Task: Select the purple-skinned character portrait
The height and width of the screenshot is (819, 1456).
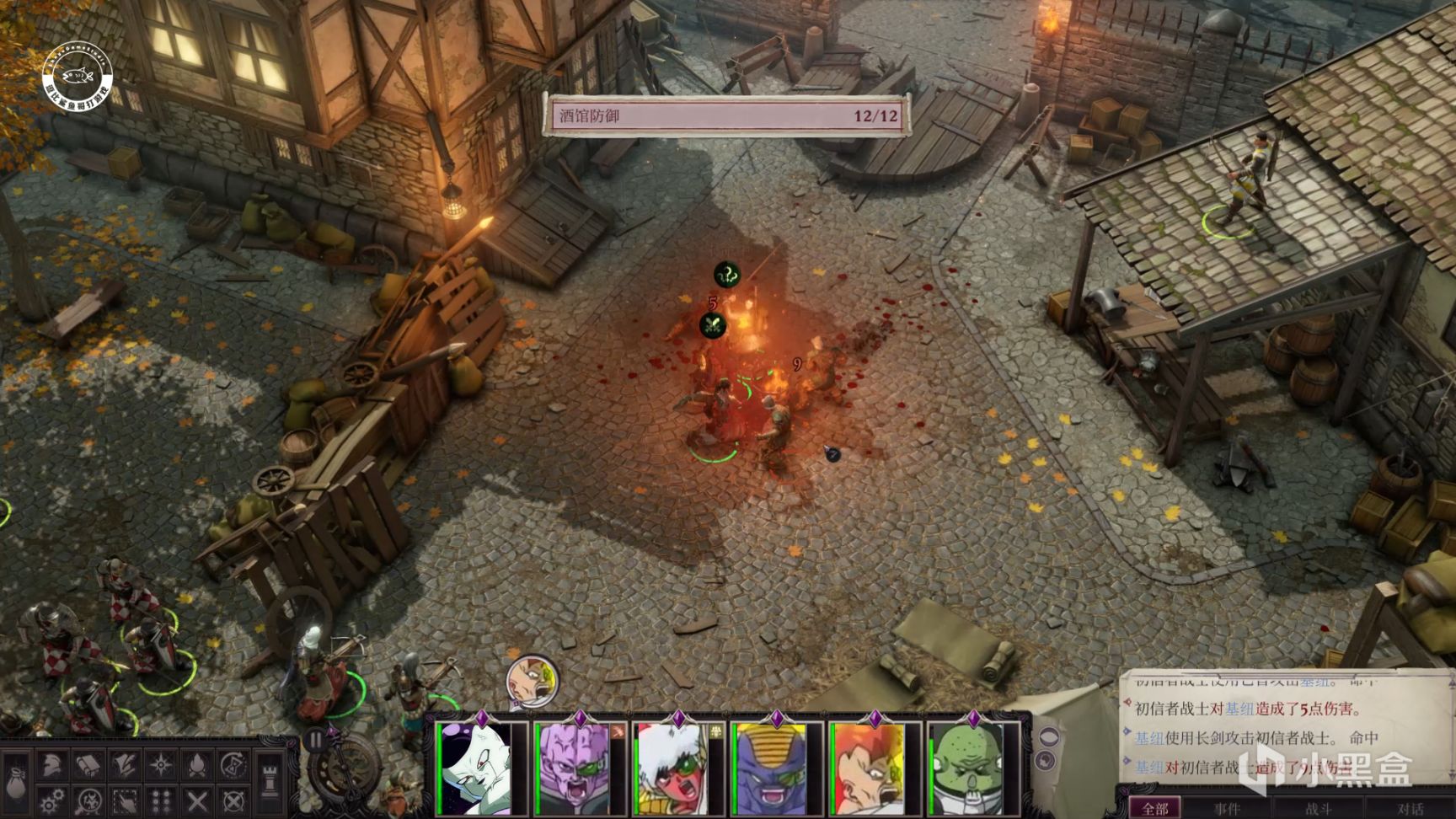Action: [579, 768]
